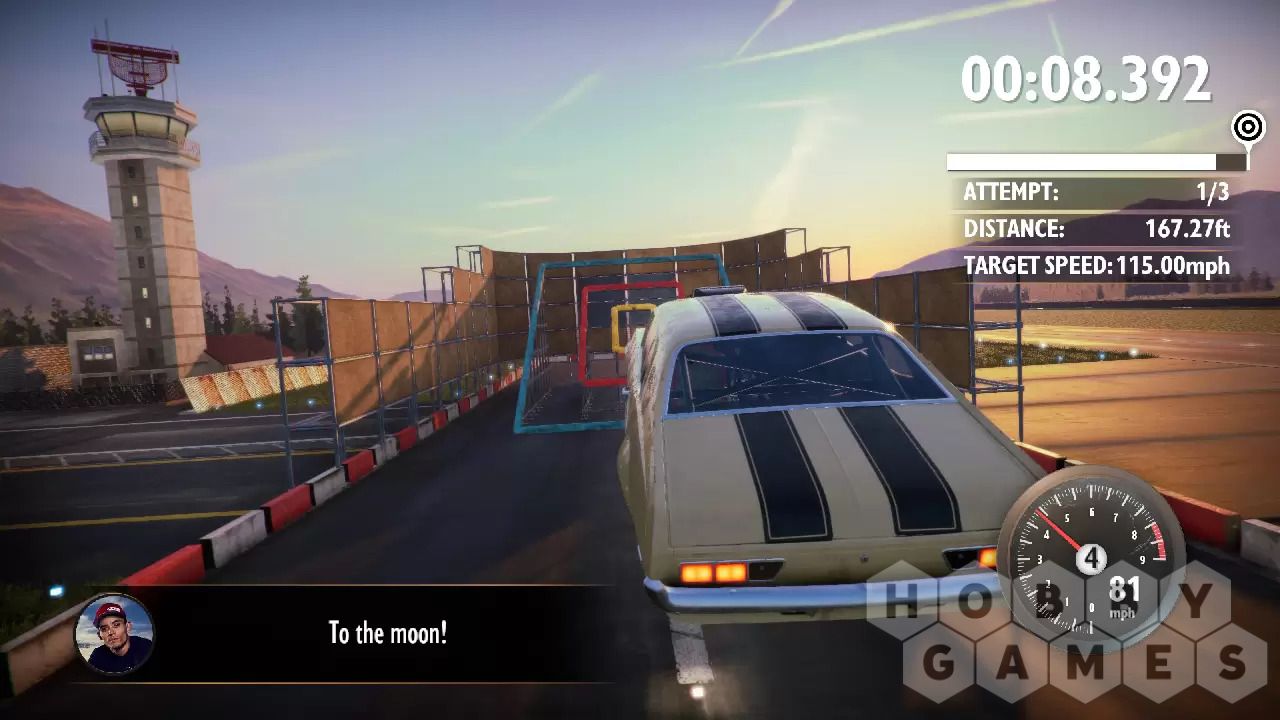Click the bullseye target icon above the progress bar
This screenshot has width=1280, height=720.
[1247, 127]
